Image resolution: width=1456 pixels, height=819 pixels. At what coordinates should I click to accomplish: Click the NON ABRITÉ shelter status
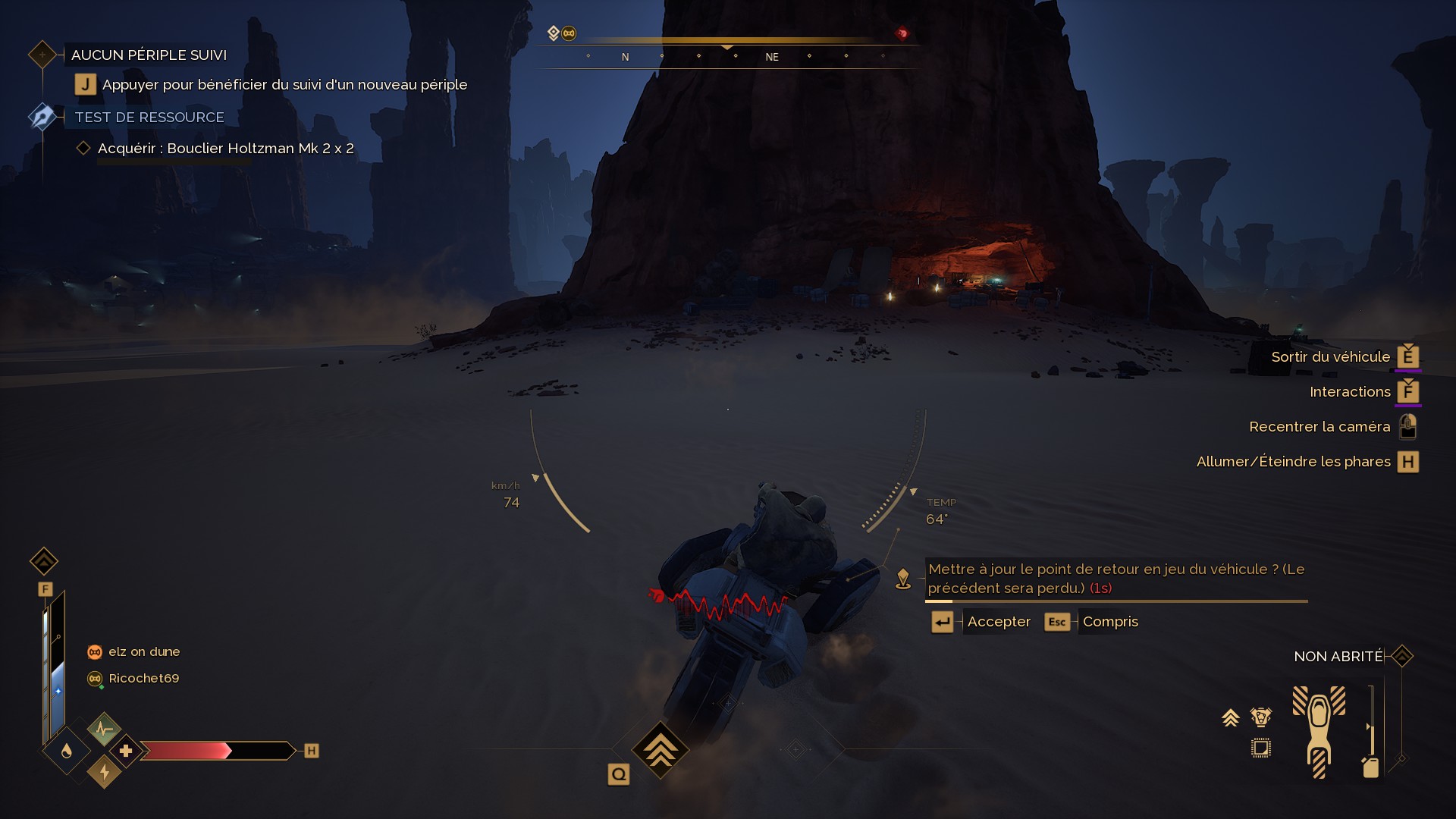coord(1338,657)
